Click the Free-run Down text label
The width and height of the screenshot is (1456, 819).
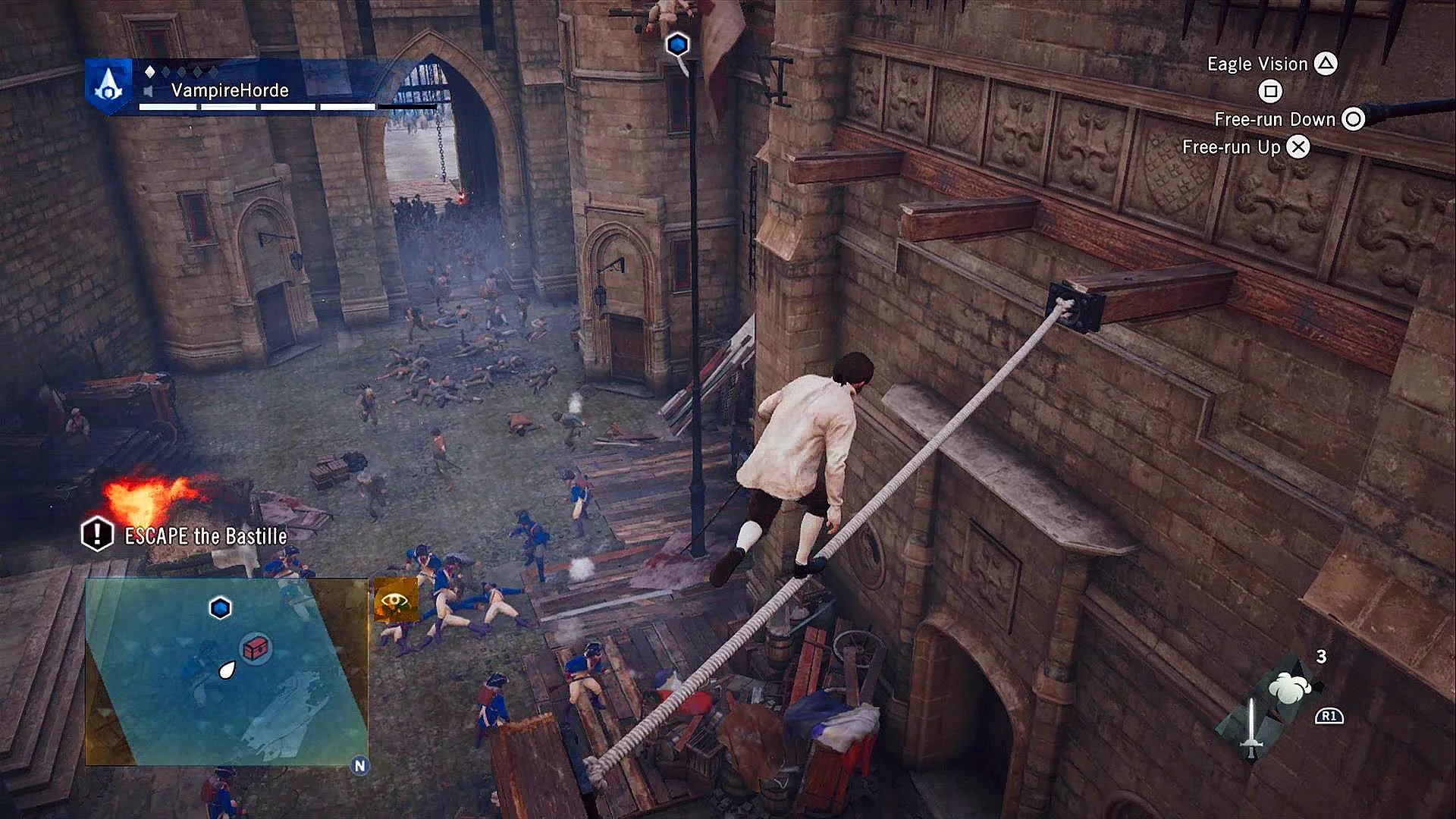[1274, 119]
